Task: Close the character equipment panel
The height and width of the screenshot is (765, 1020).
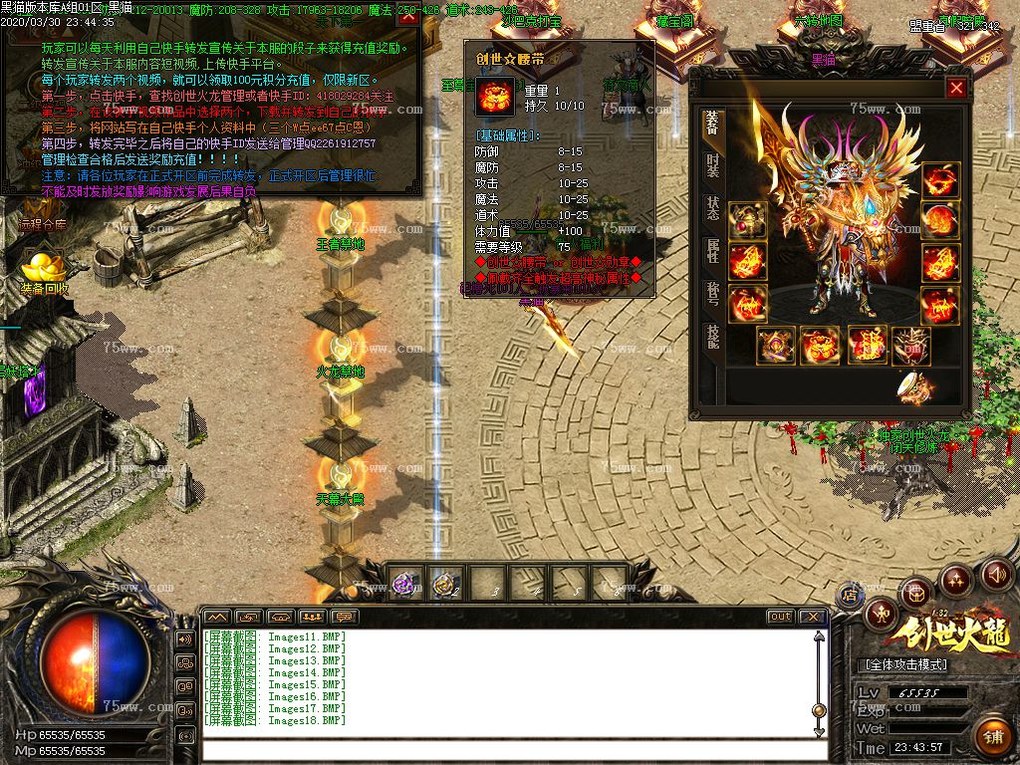Action: (x=956, y=88)
